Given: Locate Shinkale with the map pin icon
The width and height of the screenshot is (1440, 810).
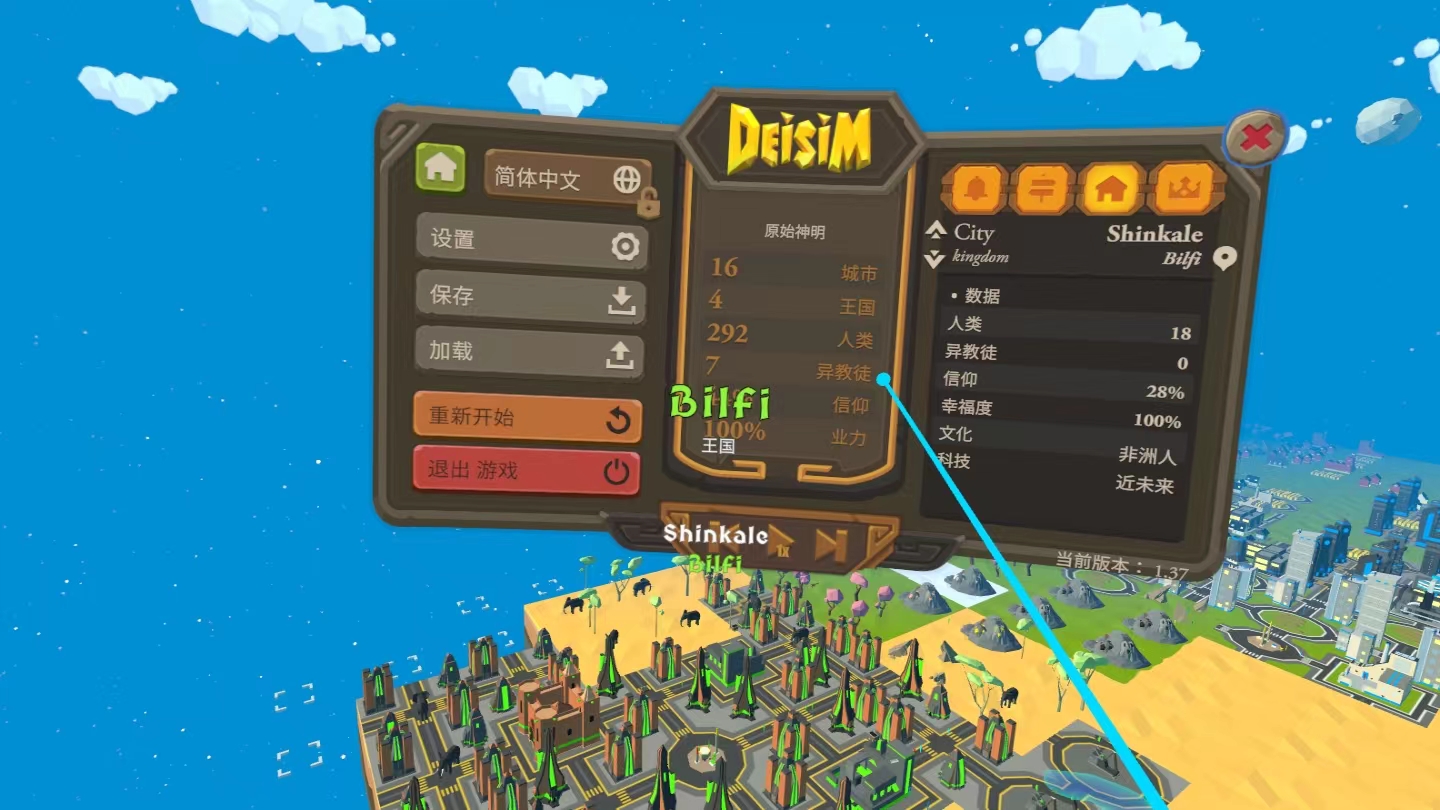Looking at the screenshot, I should coord(1224,259).
